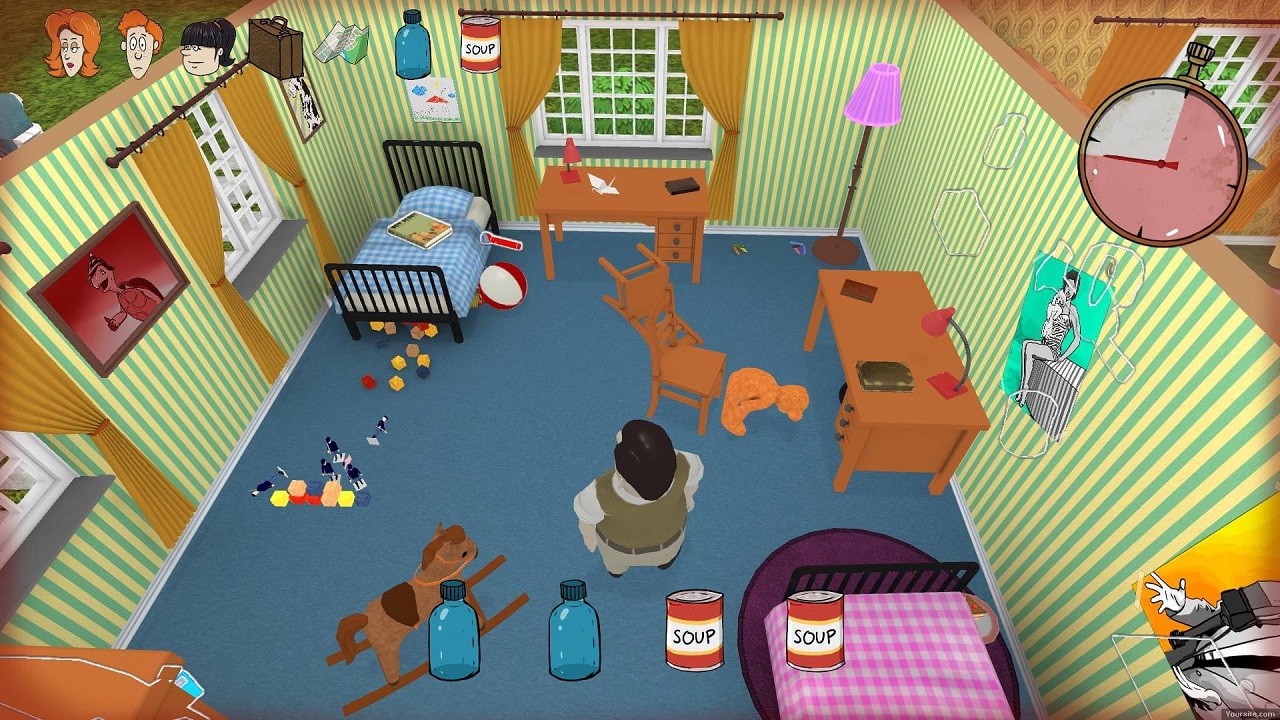
Task: Click the orange-haired boy portrait
Action: pyautogui.click(x=140, y=44)
